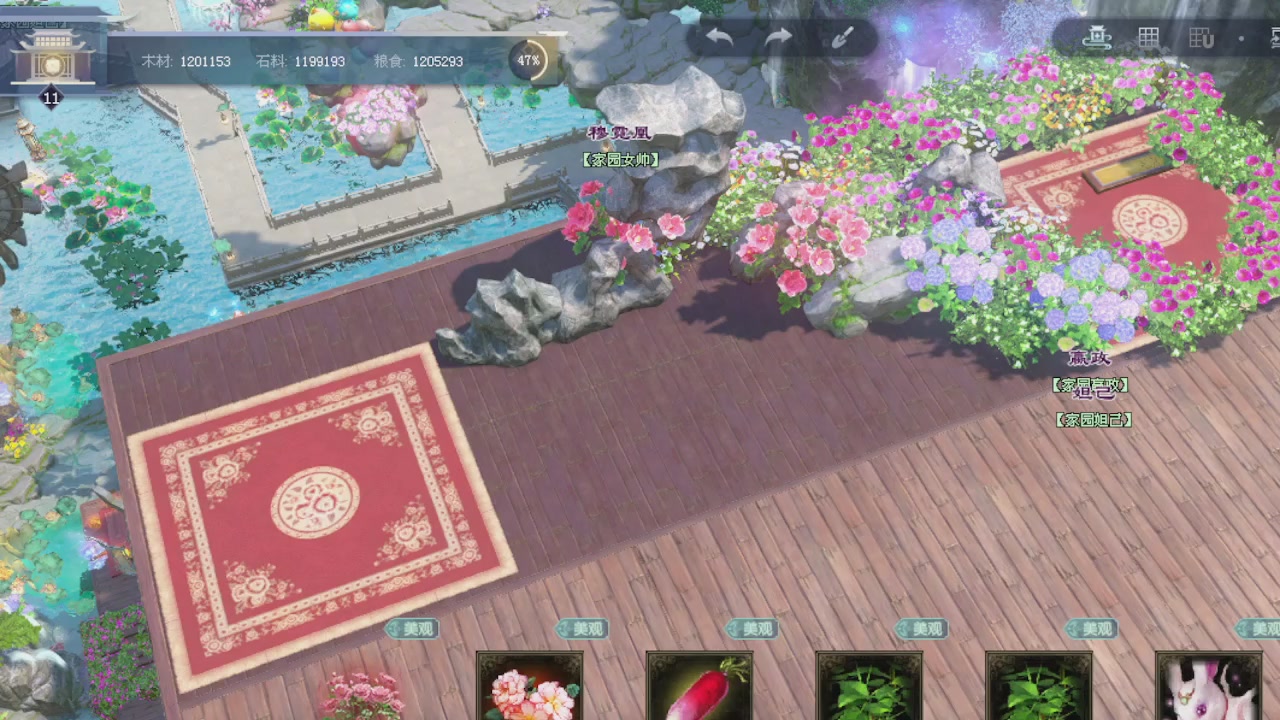
Task: Expand the rightmost 美观 label at screen edge
Action: 1258,629
